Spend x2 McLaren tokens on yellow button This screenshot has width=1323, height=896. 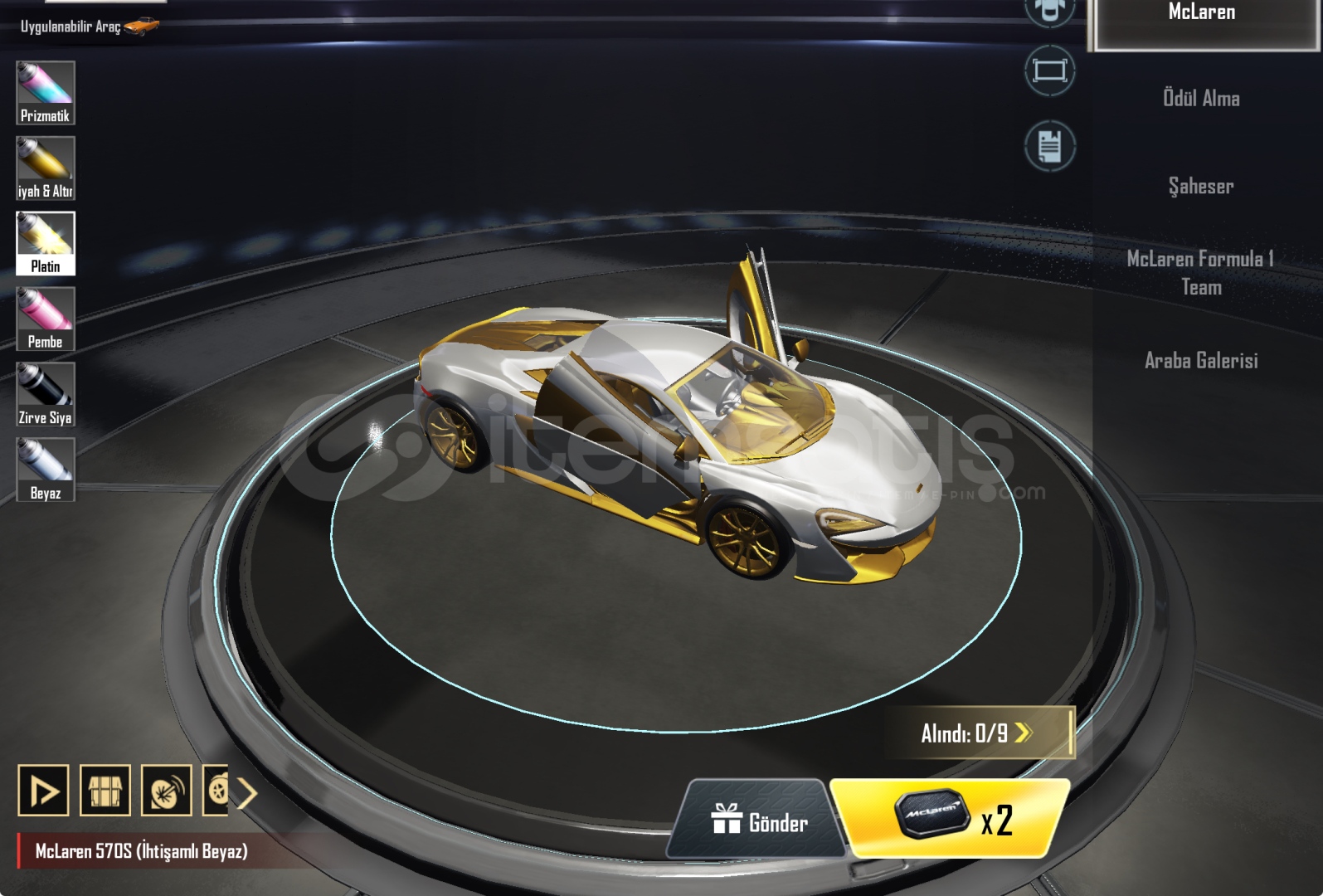click(x=952, y=819)
